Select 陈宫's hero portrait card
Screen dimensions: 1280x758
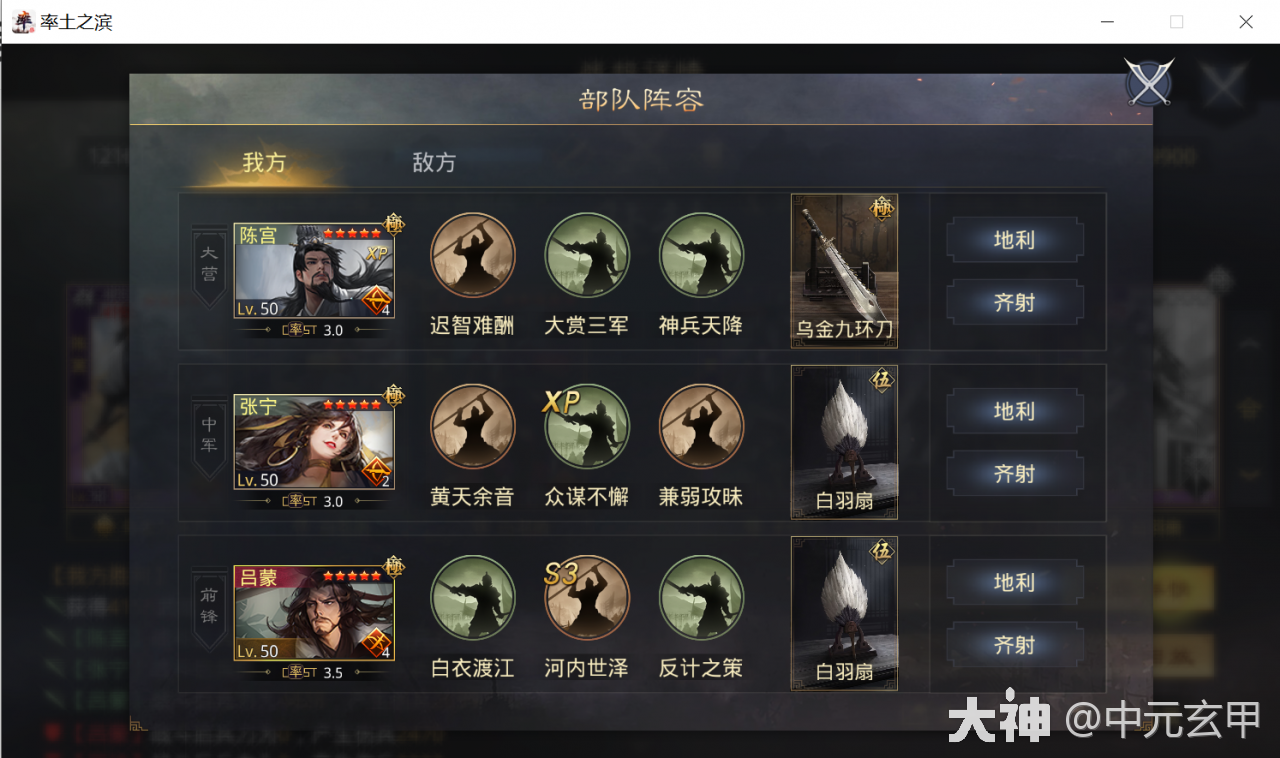tap(313, 268)
